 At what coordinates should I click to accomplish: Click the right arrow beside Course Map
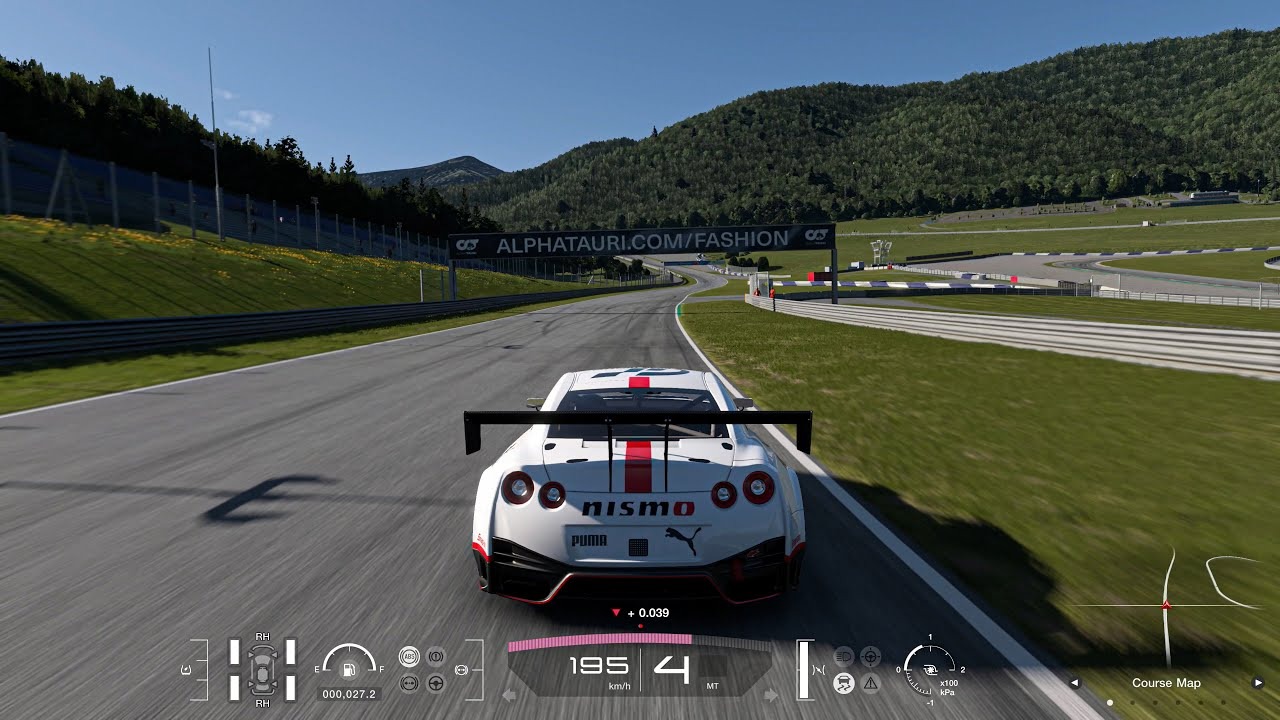coord(1258,683)
